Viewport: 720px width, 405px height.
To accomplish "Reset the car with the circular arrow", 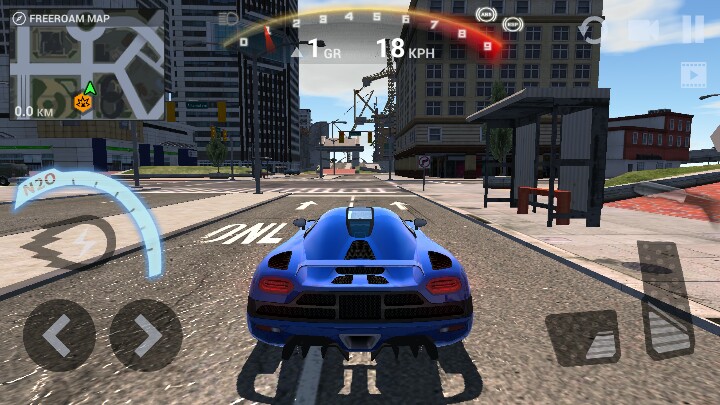I will pos(594,30).
